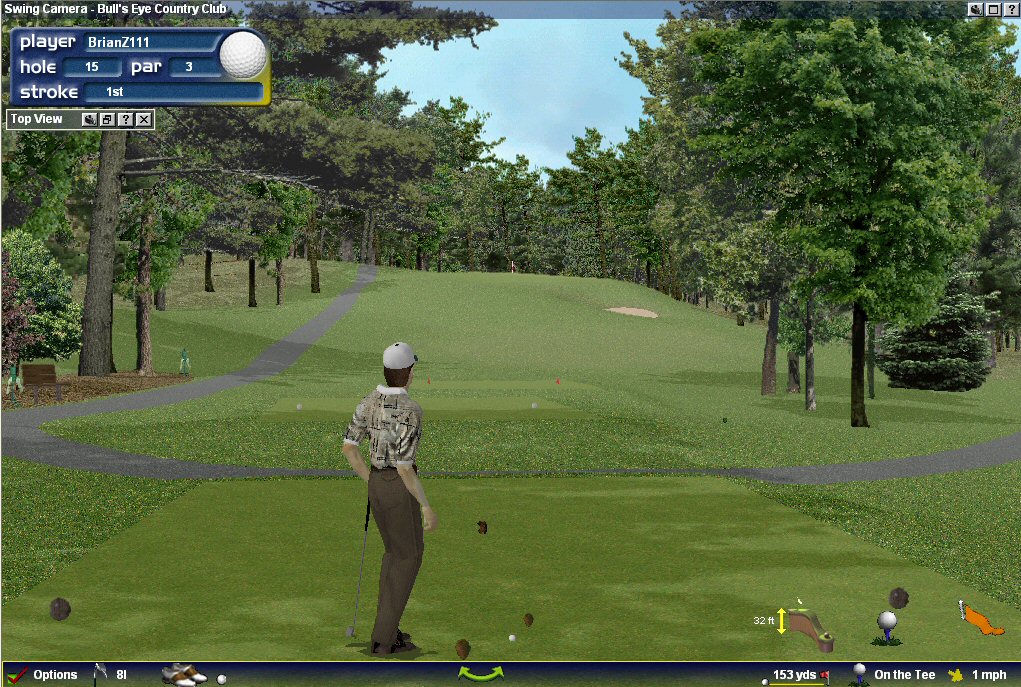
Task: Activate the green curved aim arrows
Action: click(480, 674)
